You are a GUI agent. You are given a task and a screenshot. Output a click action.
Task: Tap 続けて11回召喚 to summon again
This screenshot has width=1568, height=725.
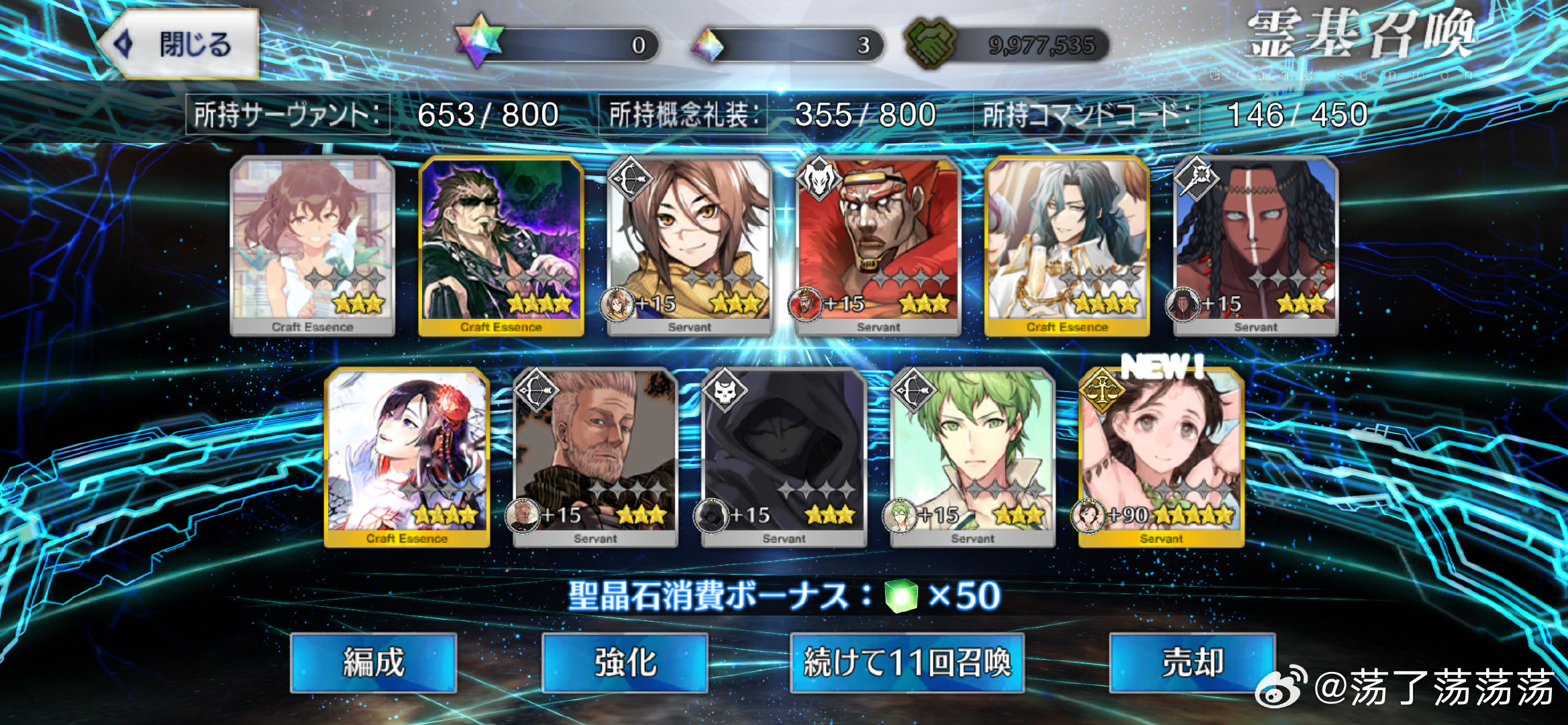coord(906,663)
